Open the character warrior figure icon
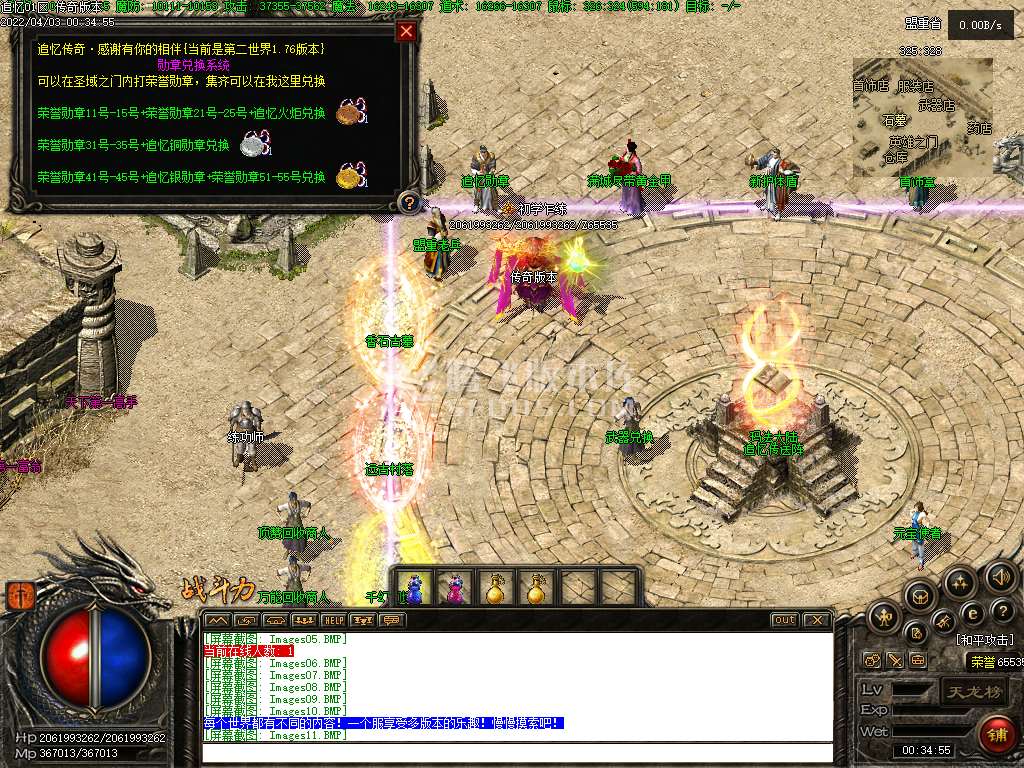This screenshot has width=1024, height=768. 885,618
